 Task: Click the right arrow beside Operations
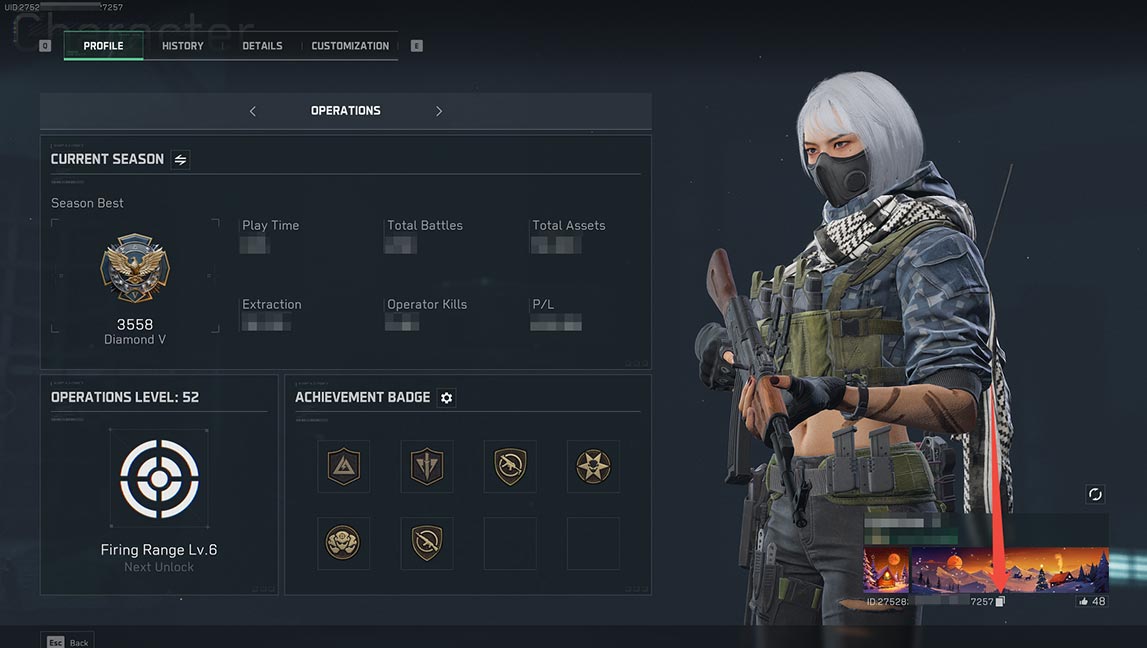pyautogui.click(x=438, y=111)
